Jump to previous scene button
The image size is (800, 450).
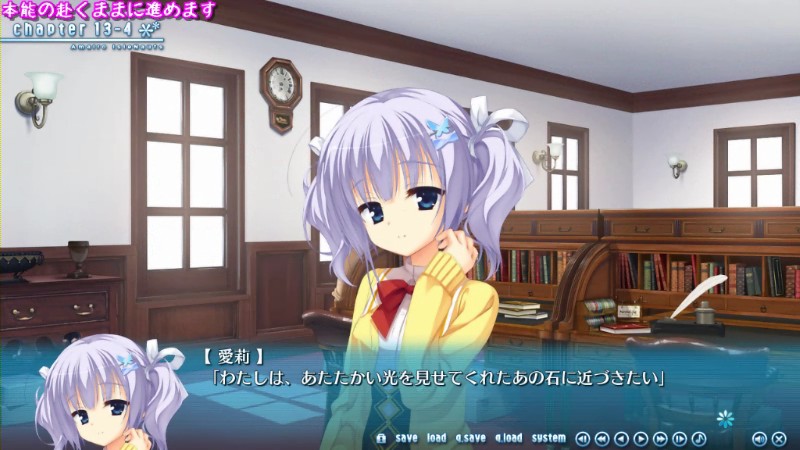pos(583,438)
